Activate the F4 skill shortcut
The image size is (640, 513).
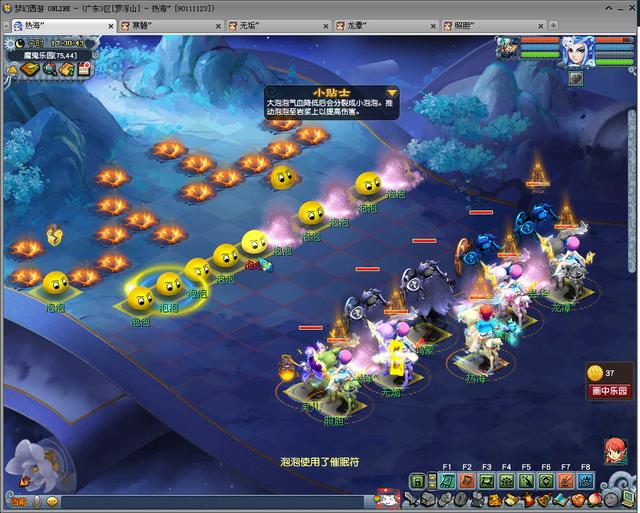click(x=507, y=481)
